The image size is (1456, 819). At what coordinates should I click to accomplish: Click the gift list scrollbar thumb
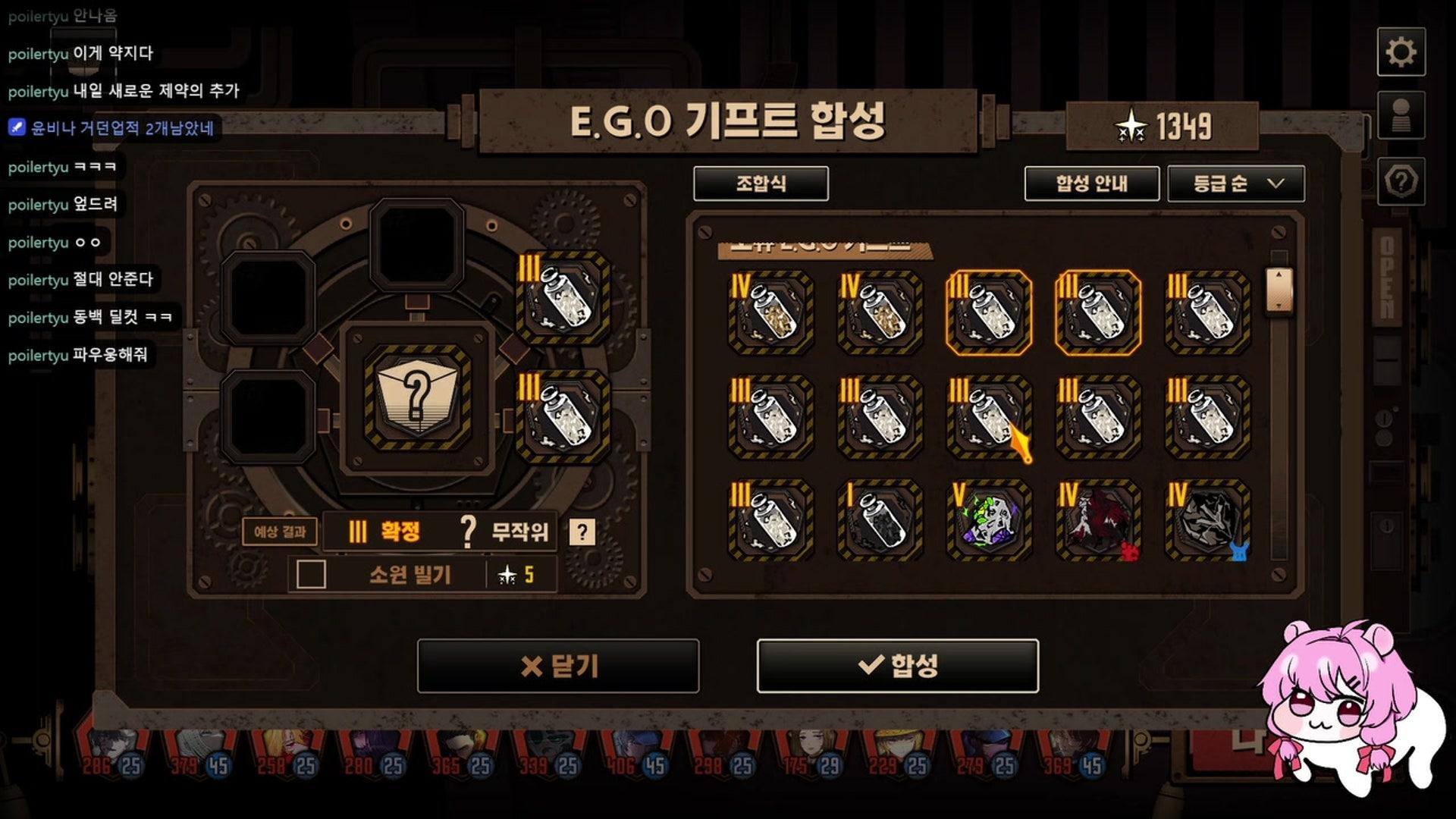[x=1280, y=290]
